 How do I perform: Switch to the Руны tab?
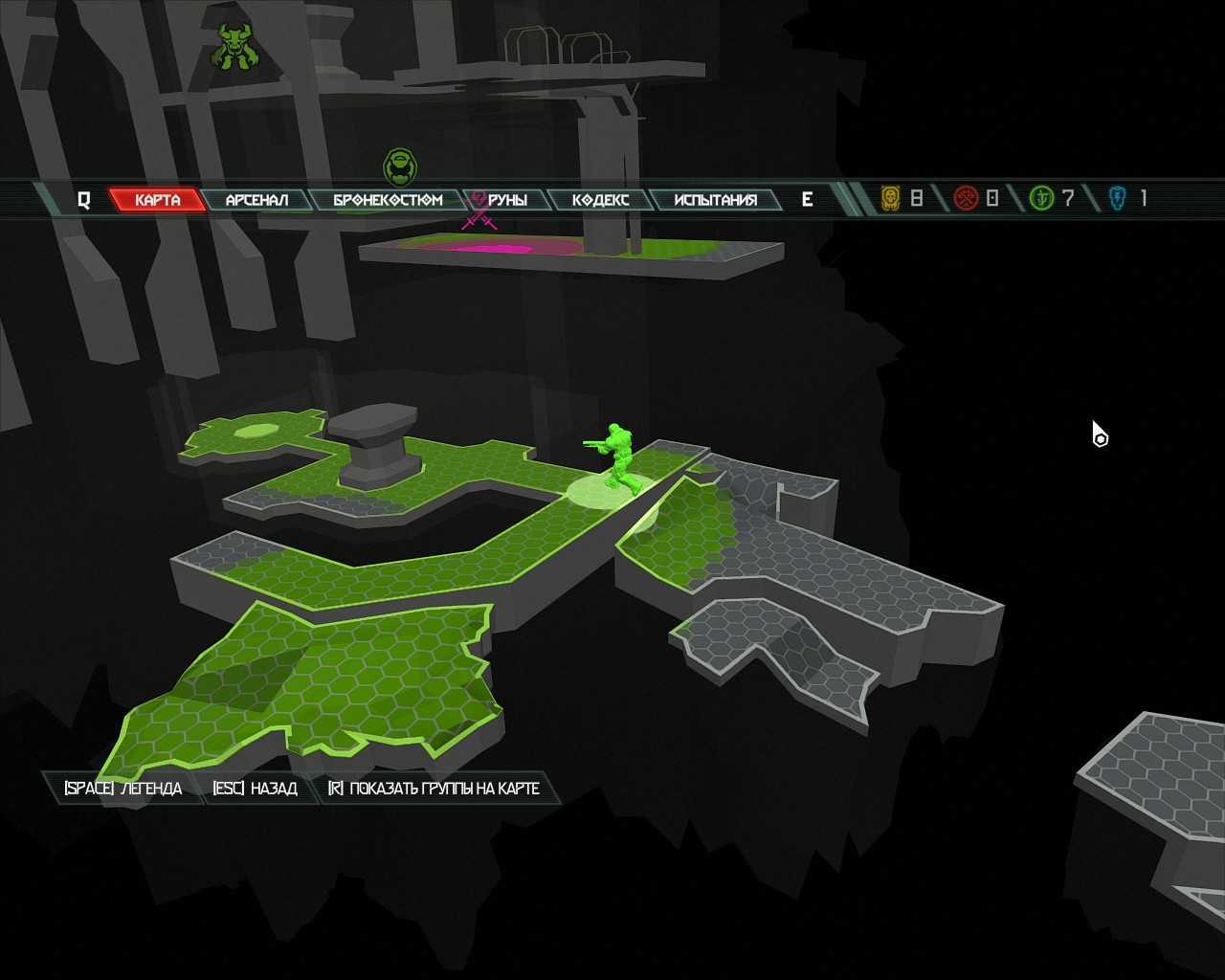pyautogui.click(x=507, y=199)
